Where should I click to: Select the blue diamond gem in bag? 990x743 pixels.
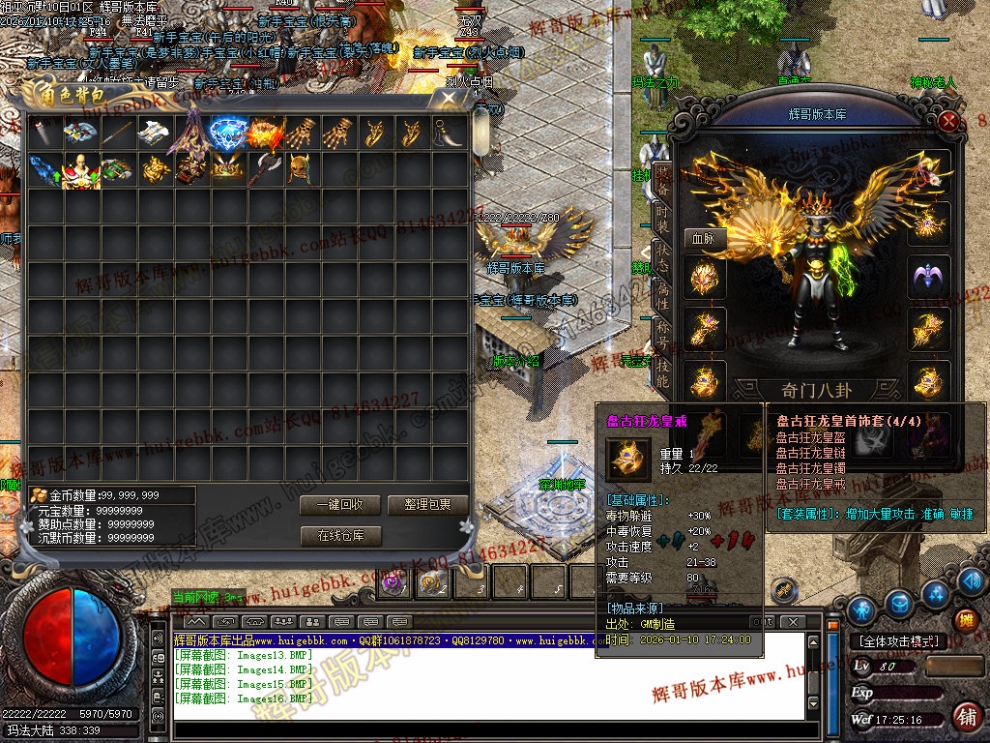[229, 132]
